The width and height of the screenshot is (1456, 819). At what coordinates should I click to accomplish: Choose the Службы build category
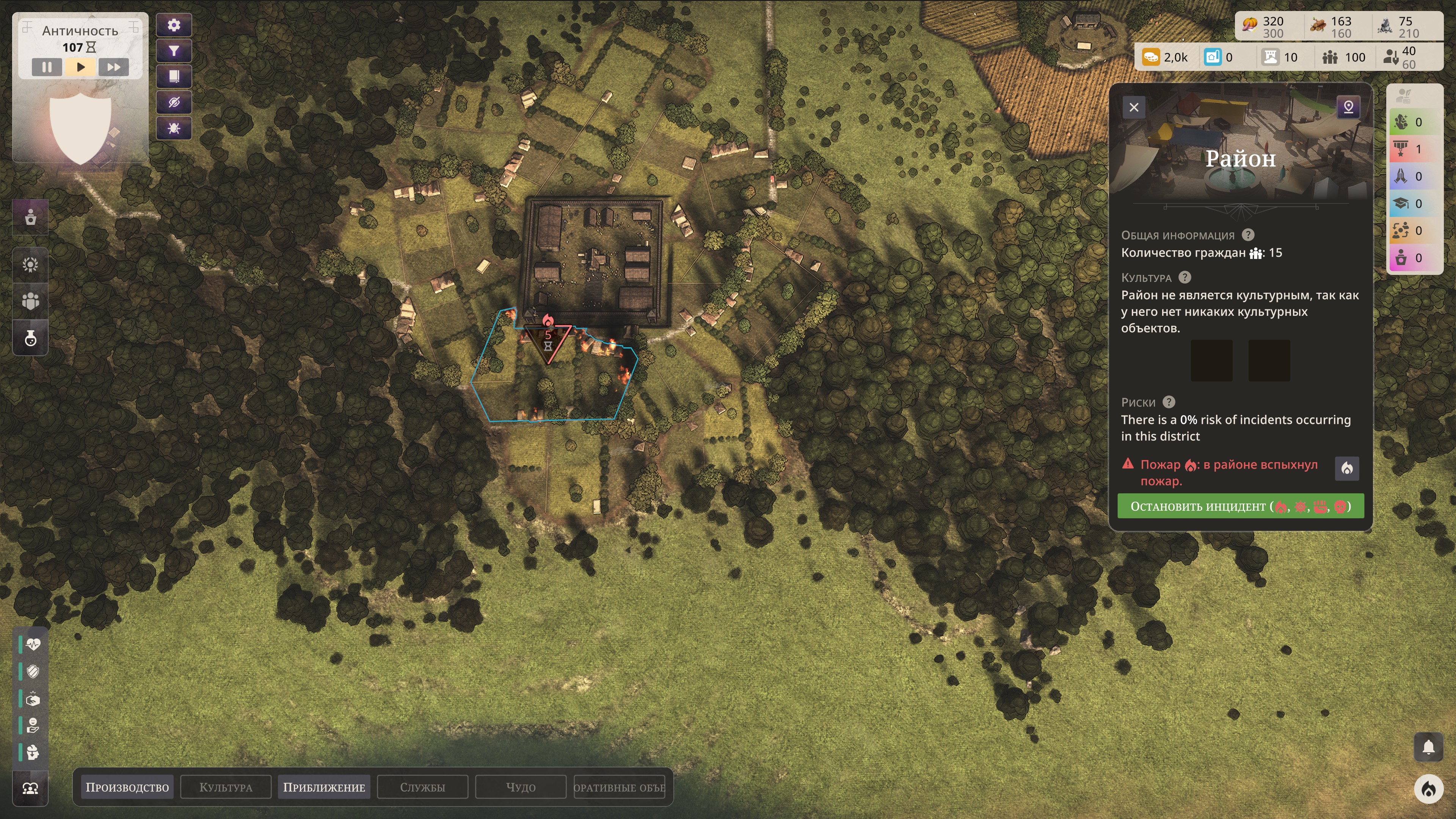422,787
